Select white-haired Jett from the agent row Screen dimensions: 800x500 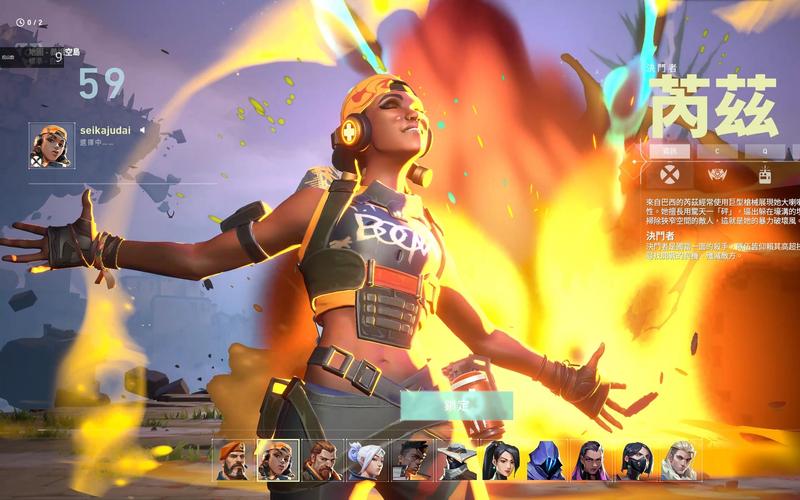[365, 460]
